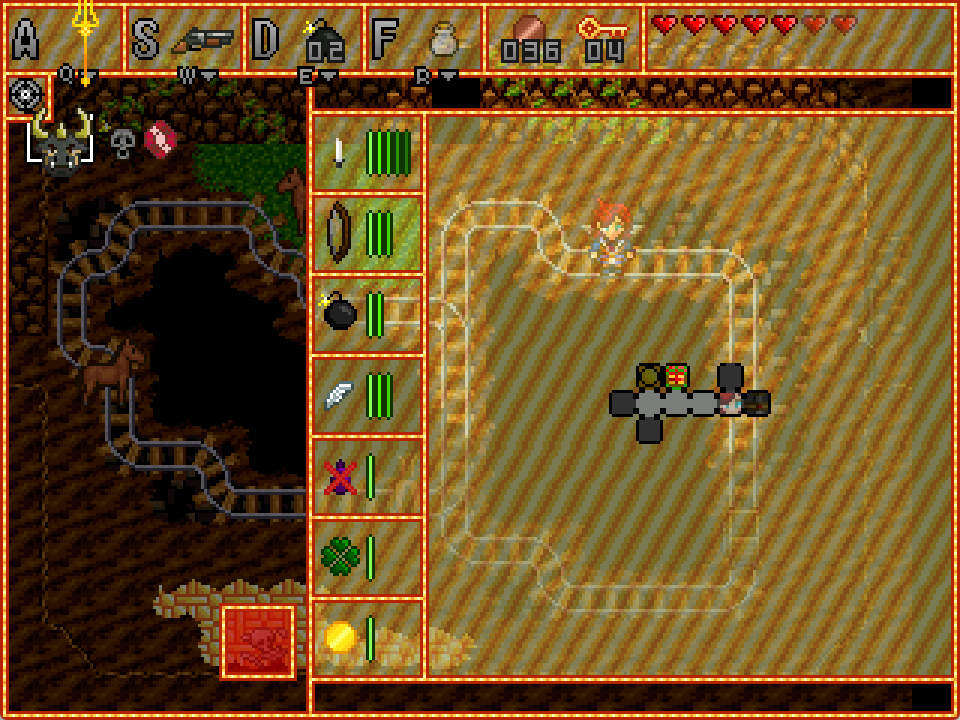
Task: Choose the bomb item in slot D
Action: tap(324, 40)
